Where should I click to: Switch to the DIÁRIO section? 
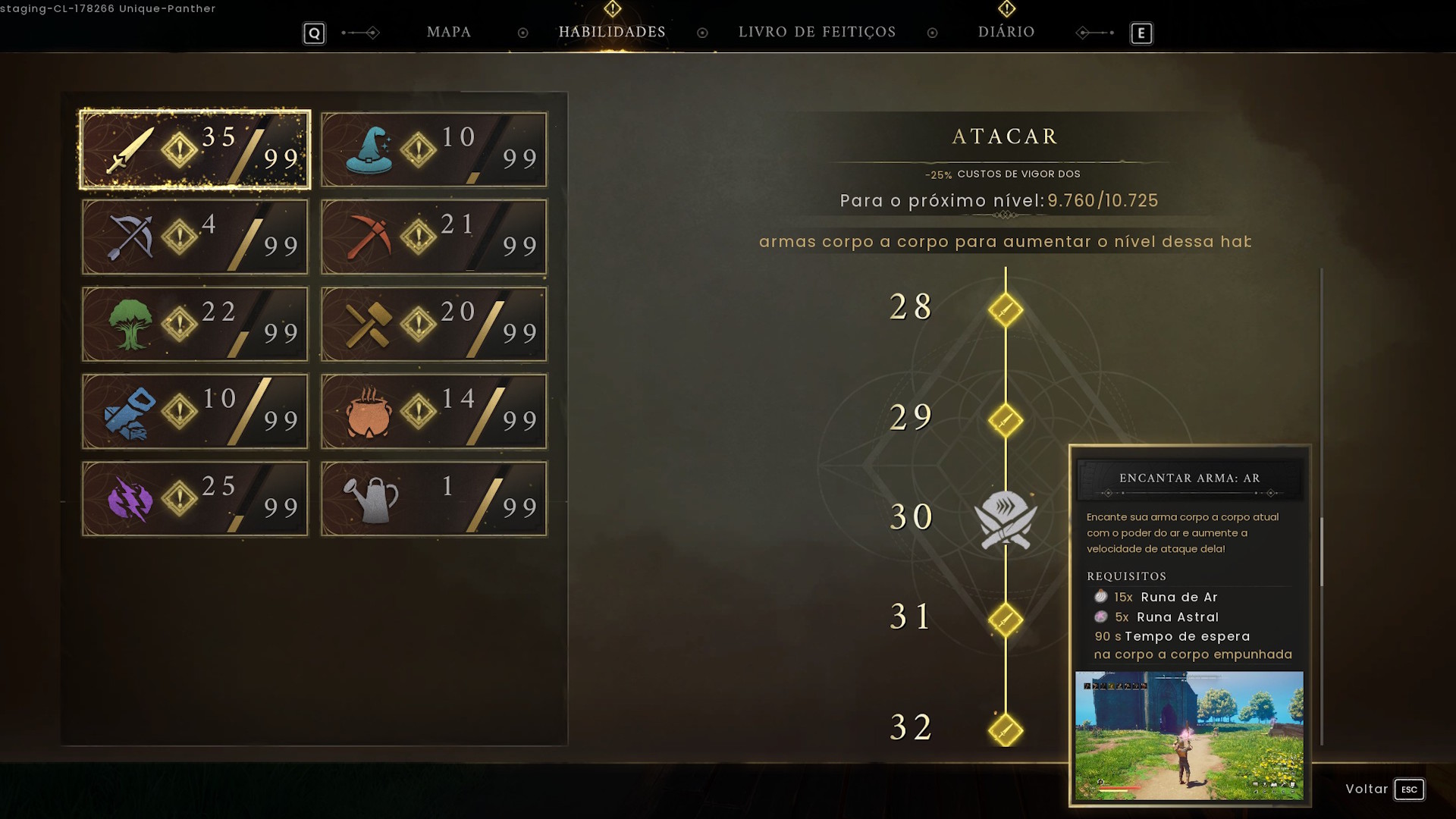click(1006, 32)
